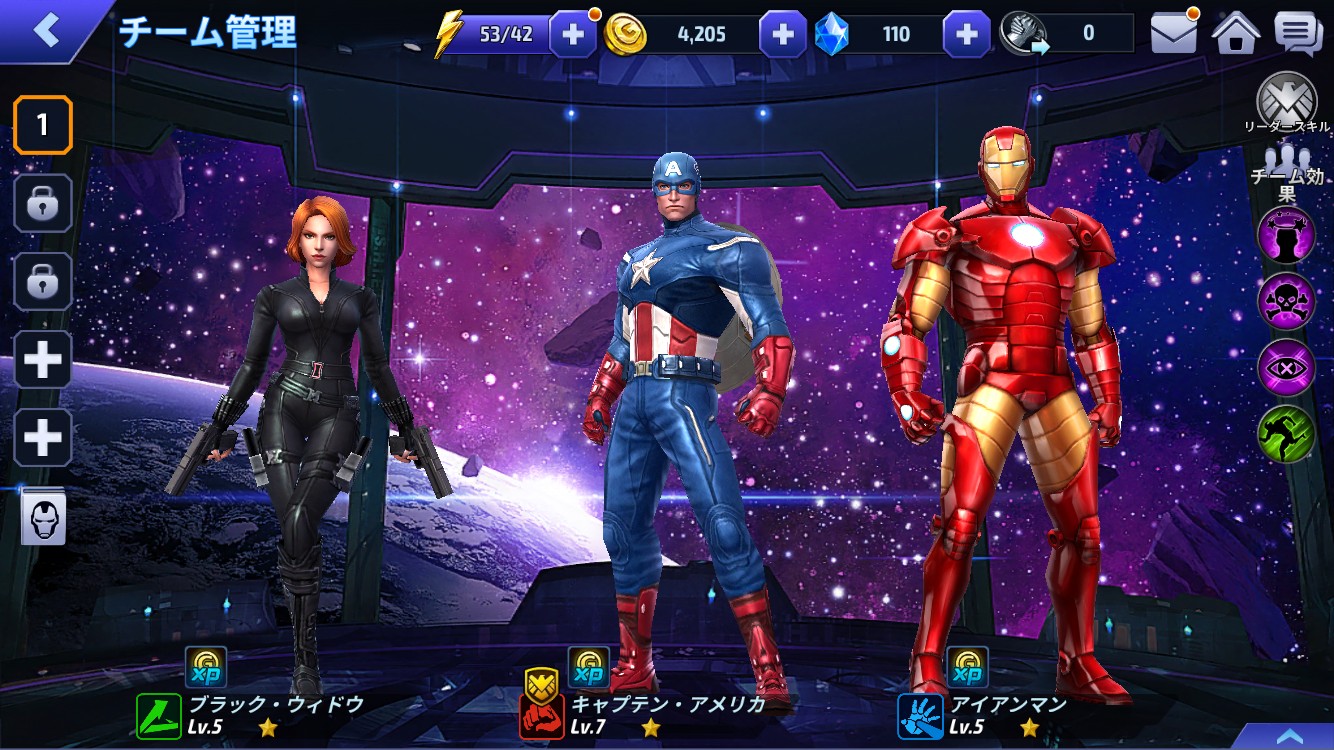
Task: Tap the skull team bonus icon
Action: pos(1286,299)
